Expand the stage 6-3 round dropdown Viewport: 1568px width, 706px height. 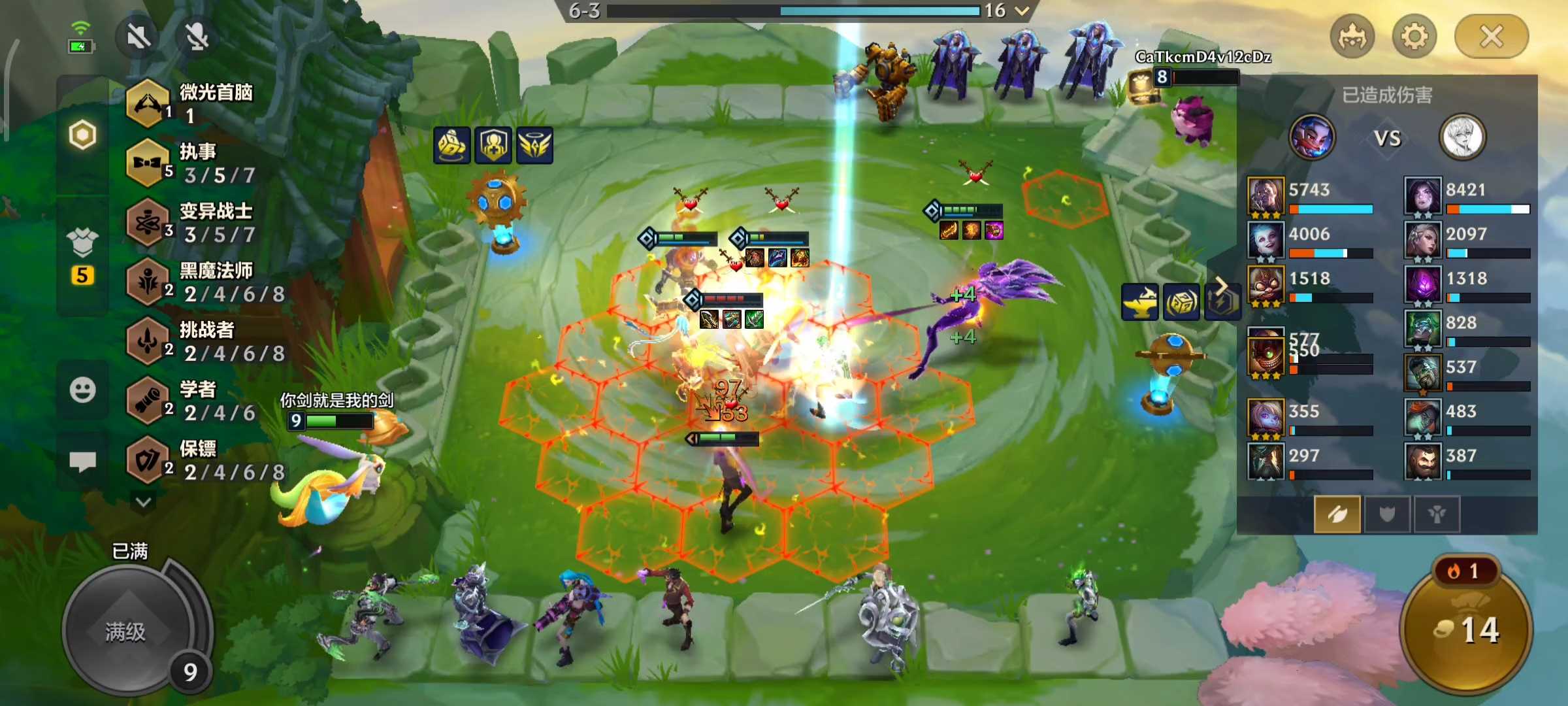click(x=1022, y=10)
